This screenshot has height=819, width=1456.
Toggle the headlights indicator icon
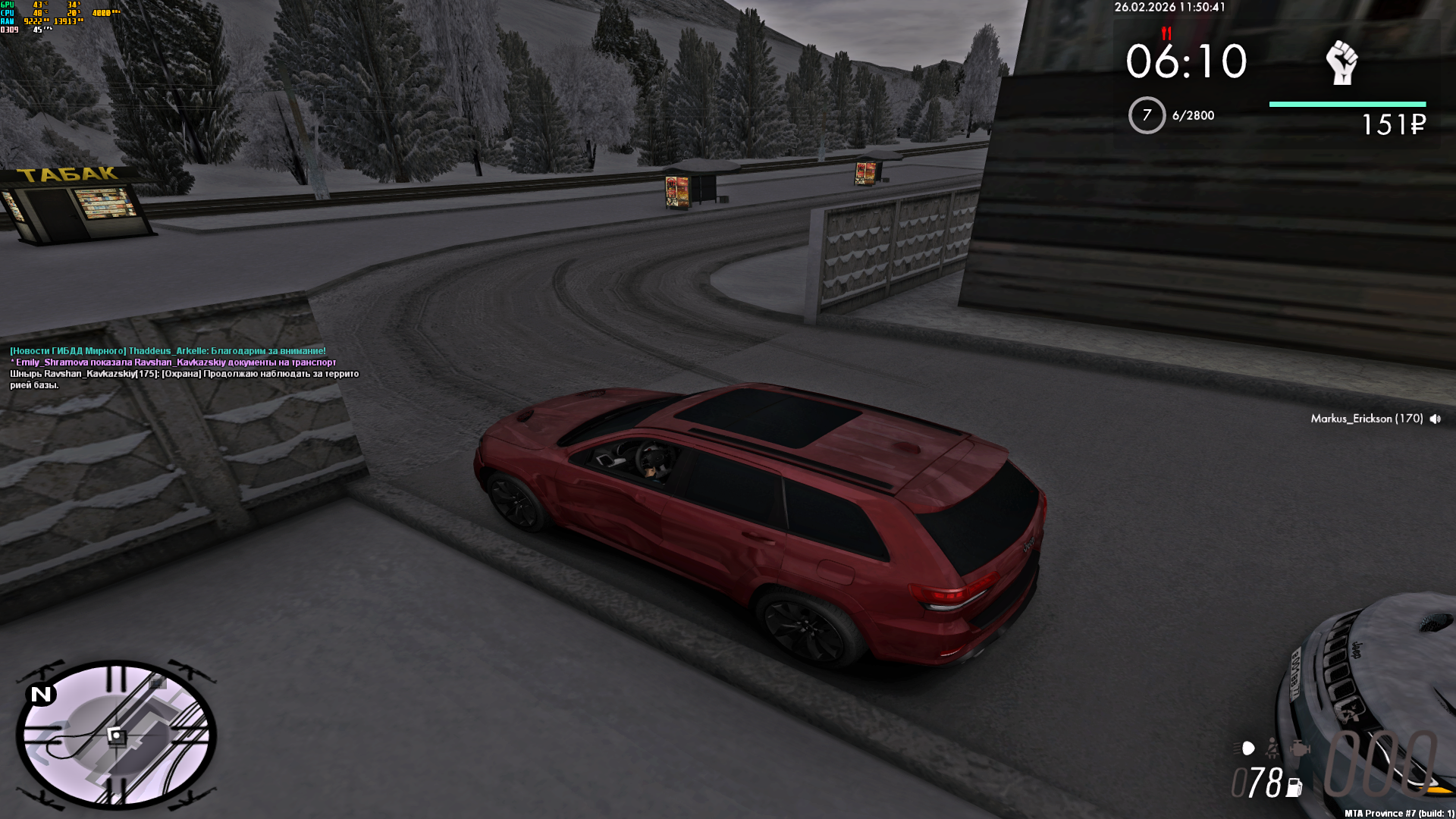coord(1246,749)
